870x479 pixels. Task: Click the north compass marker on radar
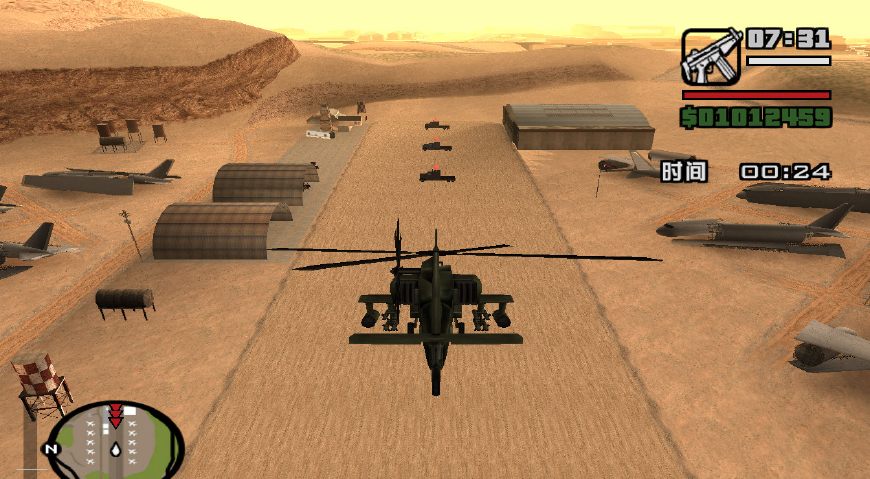(53, 449)
